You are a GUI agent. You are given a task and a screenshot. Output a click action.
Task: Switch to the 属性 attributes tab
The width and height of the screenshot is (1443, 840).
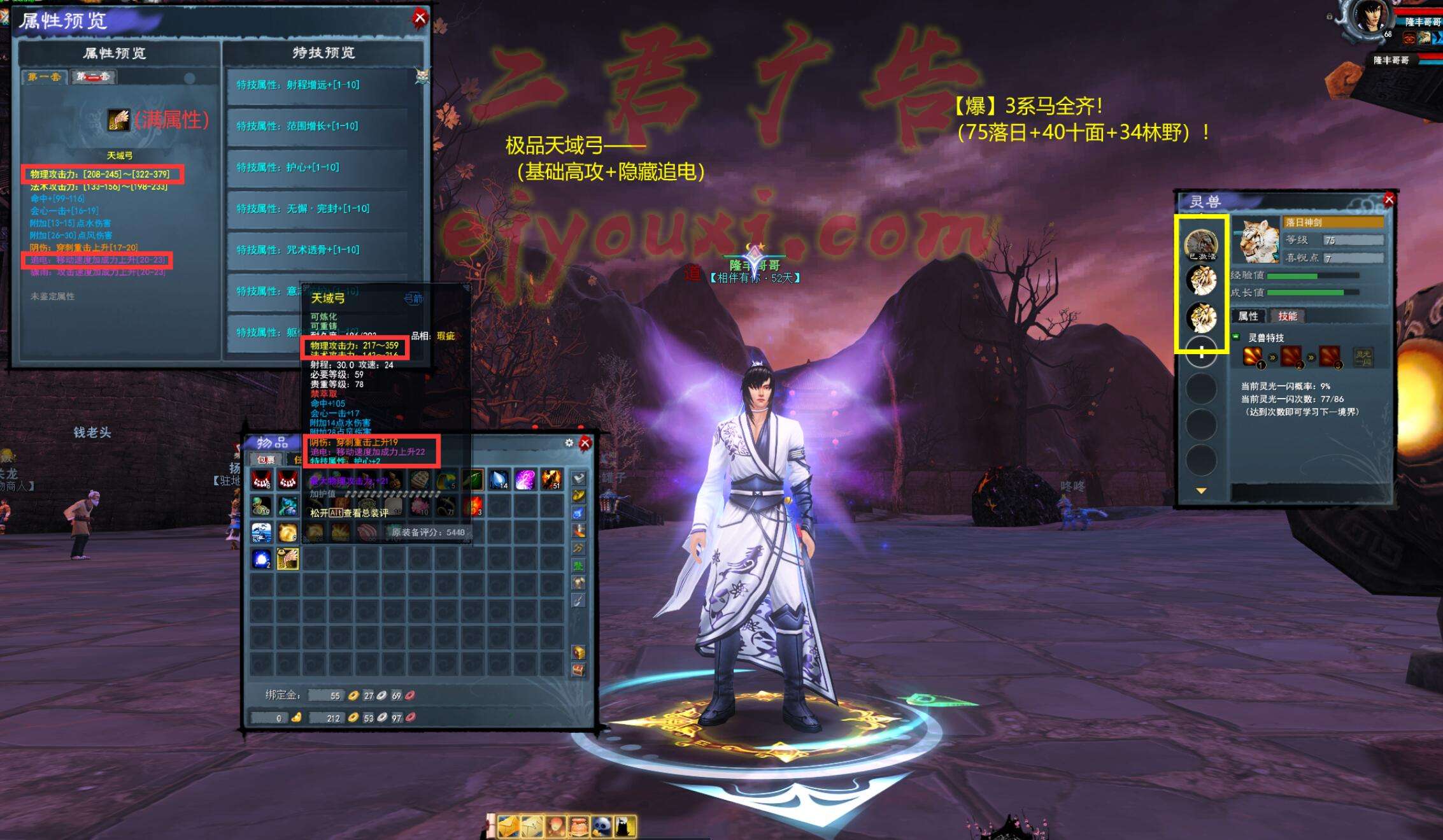(x=1248, y=316)
